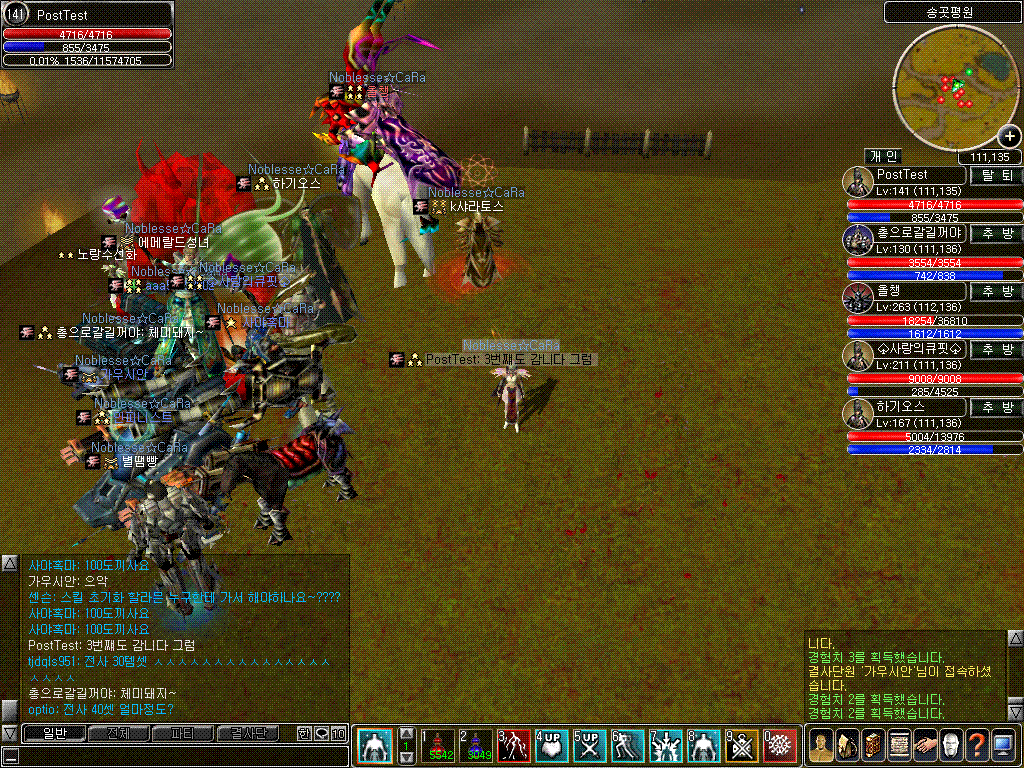
Task: Click the minimap's plus zoom button
Action: coord(1010,137)
